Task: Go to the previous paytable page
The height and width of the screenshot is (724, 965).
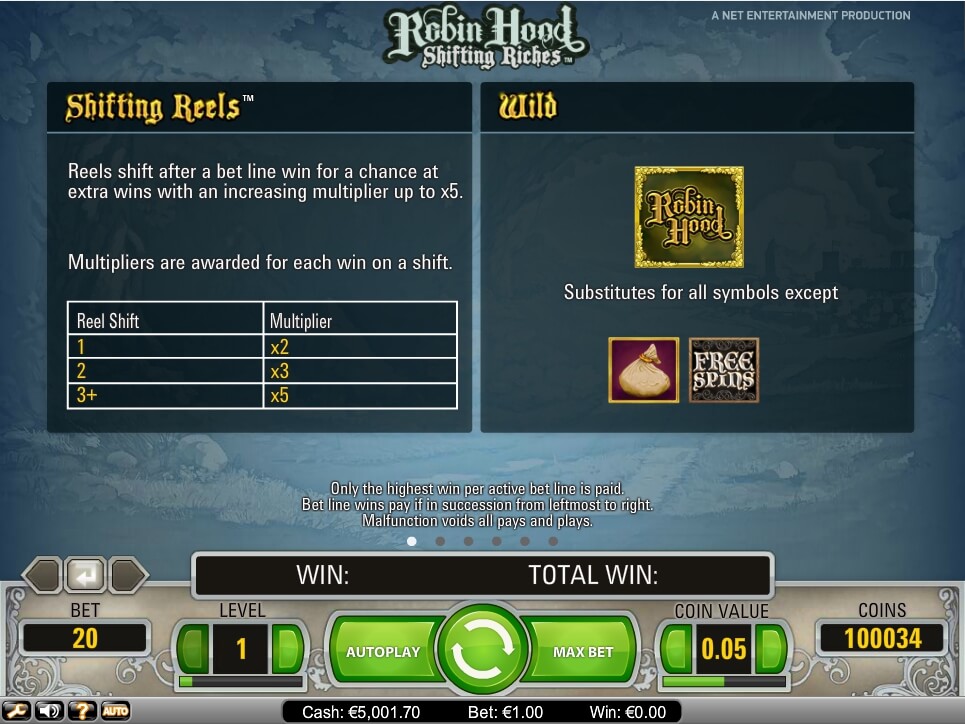Action: [42, 576]
